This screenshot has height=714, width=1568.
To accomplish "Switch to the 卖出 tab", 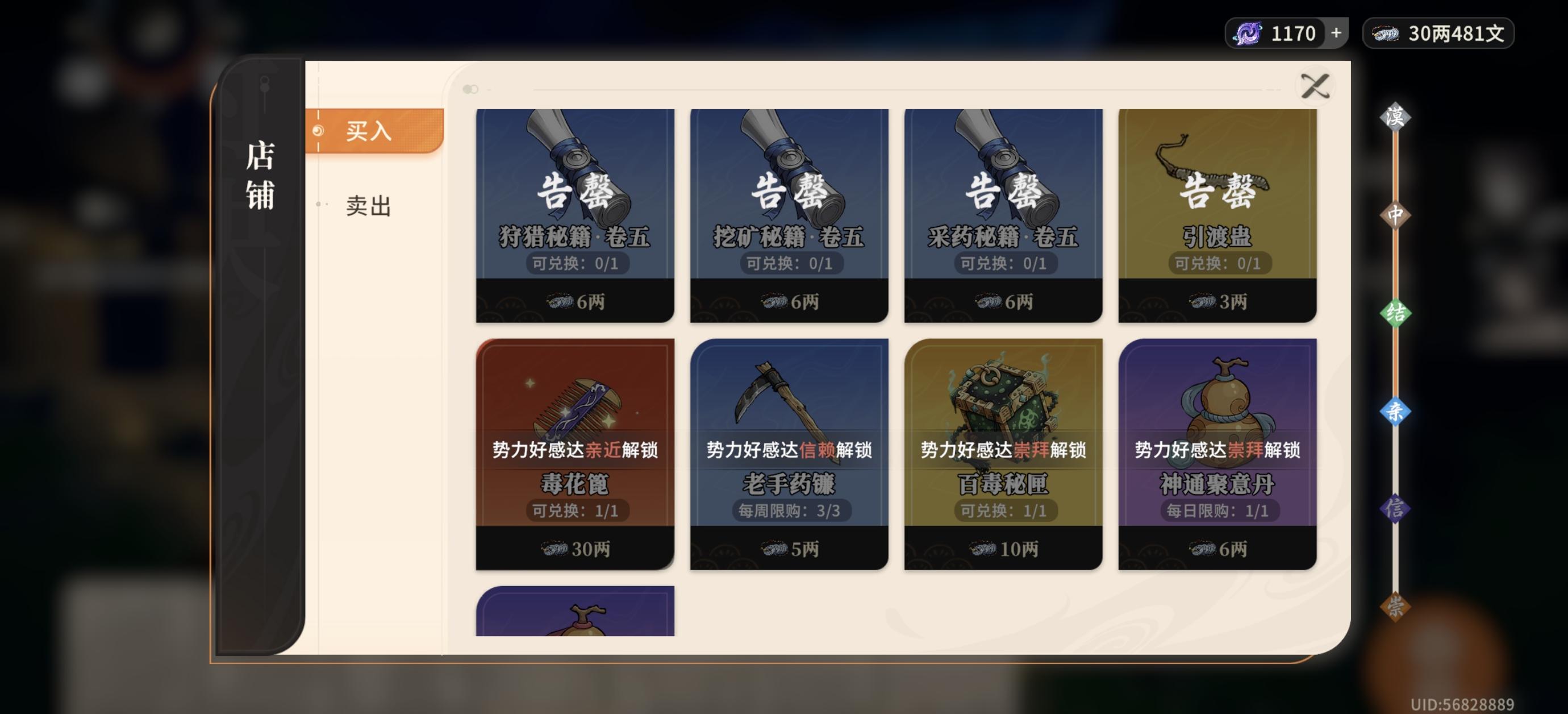I will (368, 207).
